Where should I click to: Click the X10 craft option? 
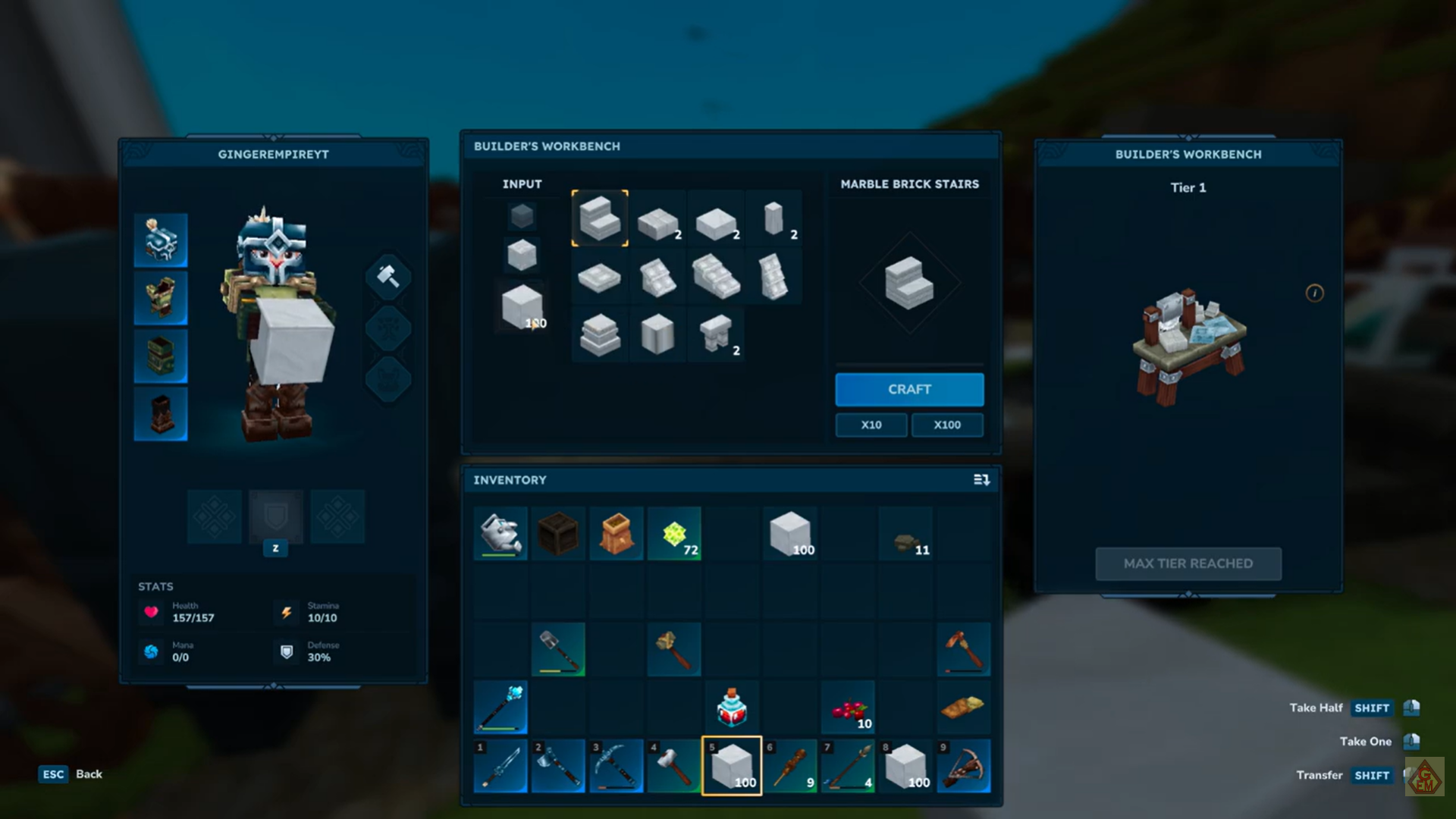tap(871, 425)
